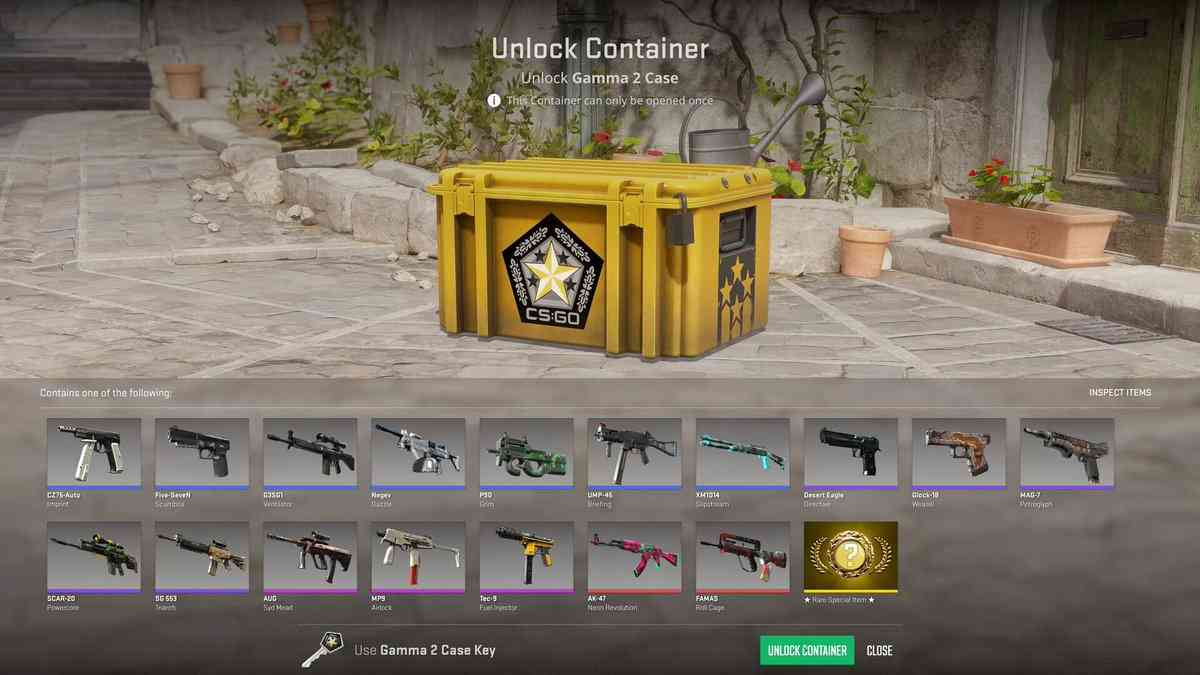Select the CZ75-Auto Imprint skin

(x=94, y=453)
